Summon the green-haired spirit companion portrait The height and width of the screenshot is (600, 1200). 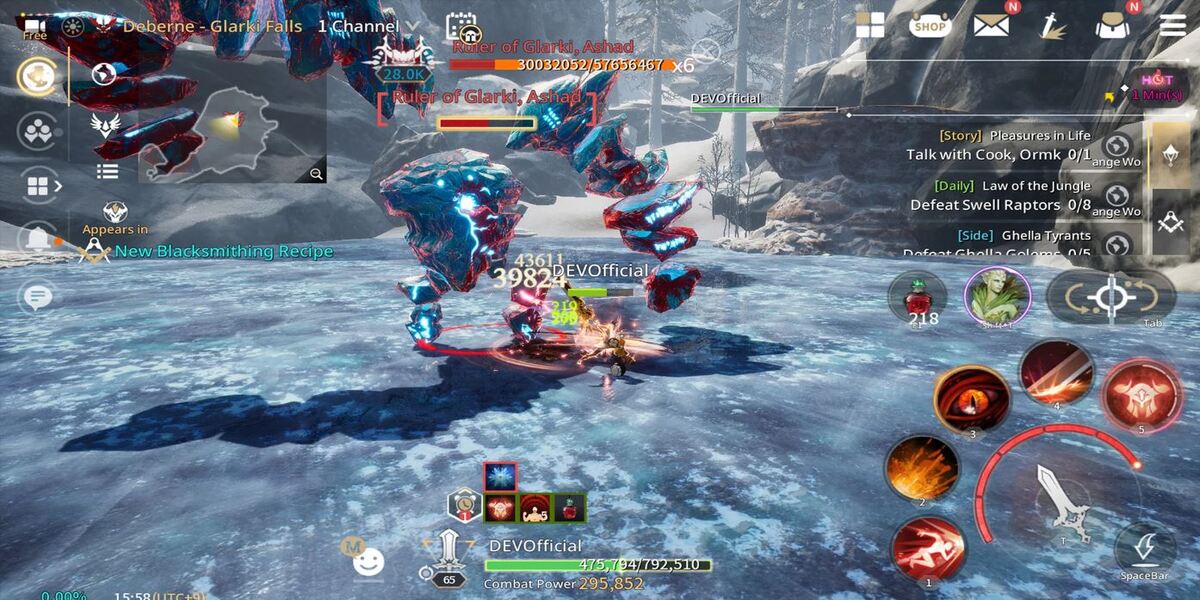tap(997, 296)
